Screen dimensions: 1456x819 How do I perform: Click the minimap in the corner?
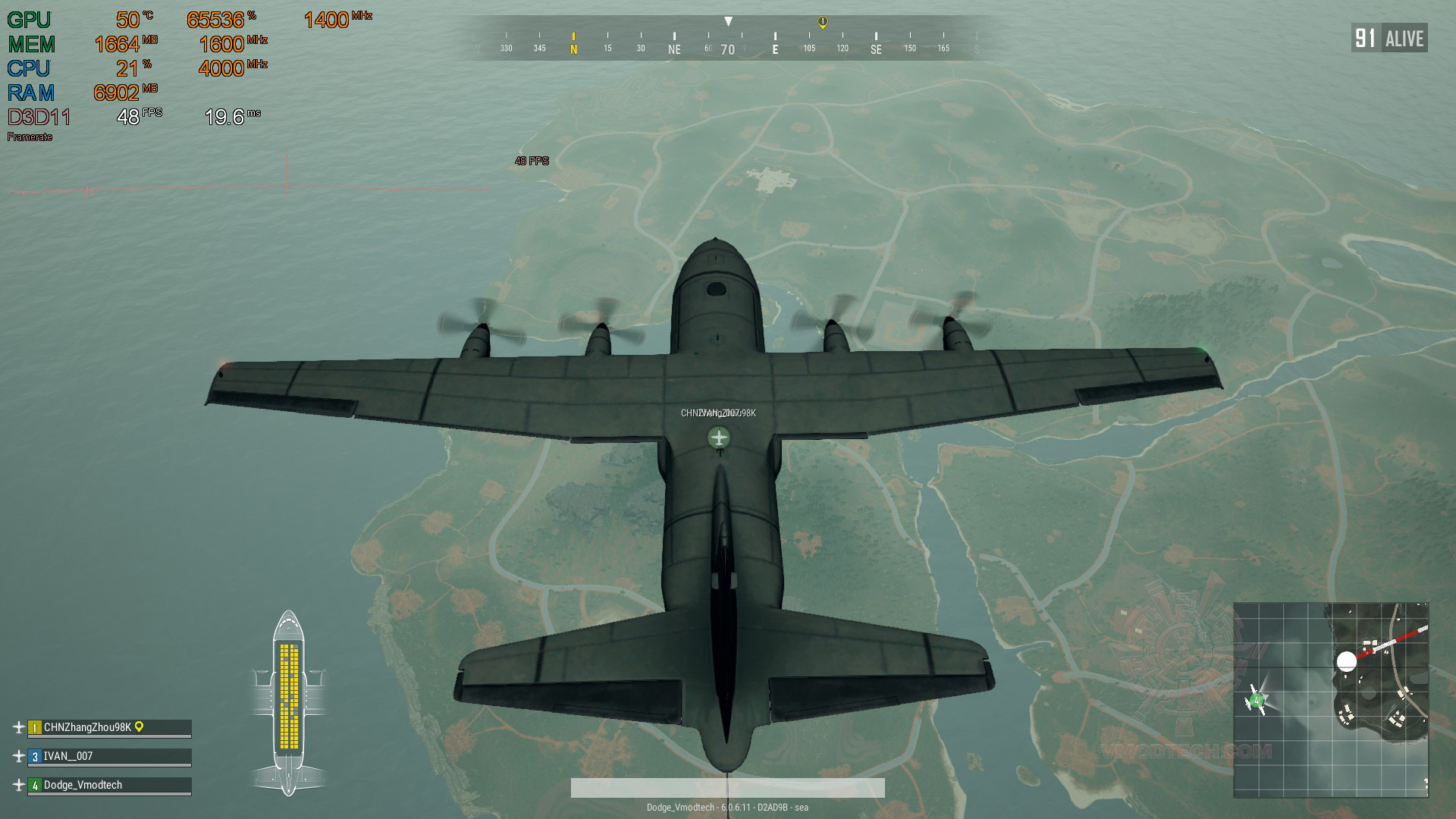(x=1331, y=700)
